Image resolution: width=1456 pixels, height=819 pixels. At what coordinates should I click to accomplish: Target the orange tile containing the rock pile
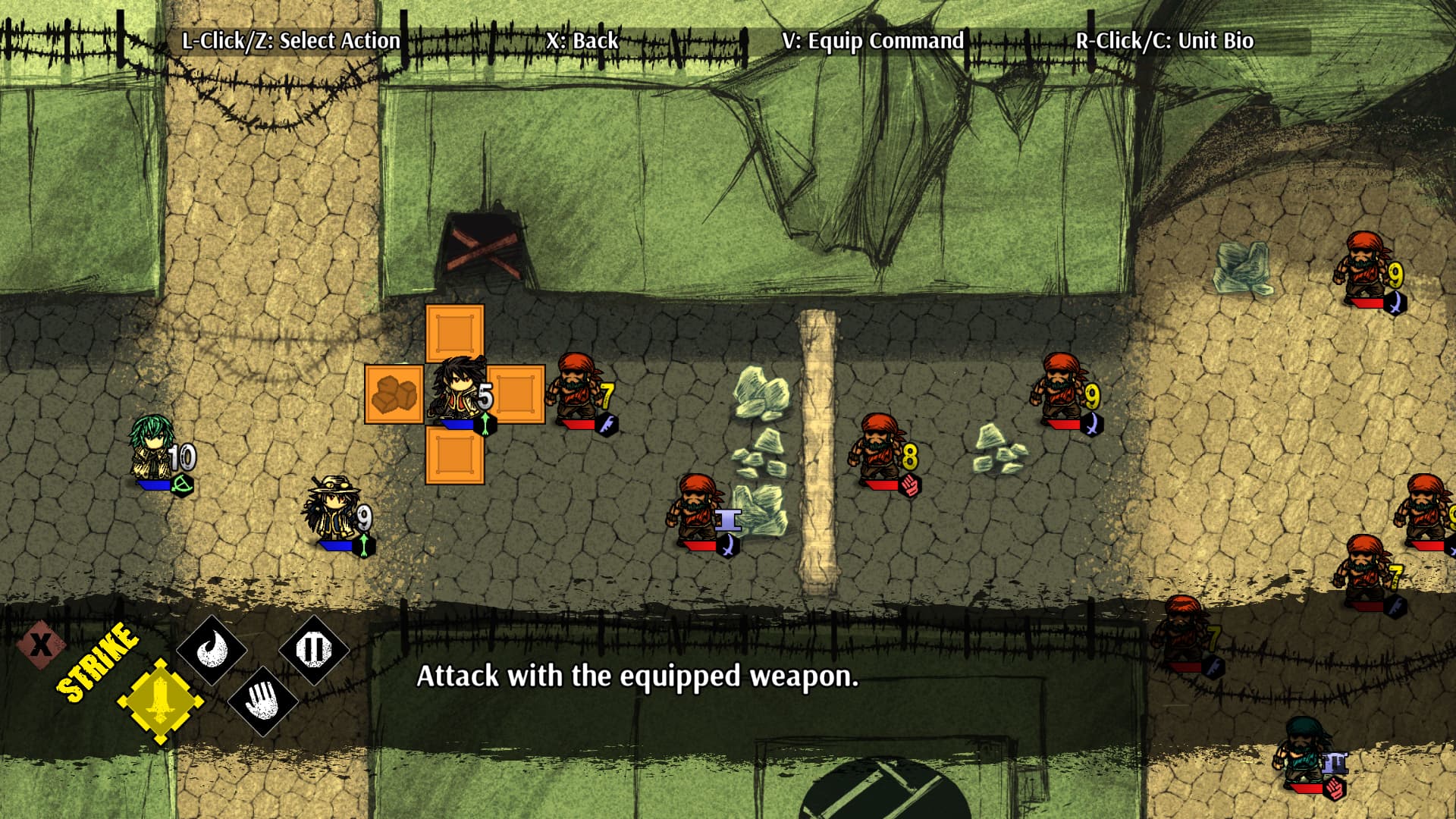(x=394, y=394)
